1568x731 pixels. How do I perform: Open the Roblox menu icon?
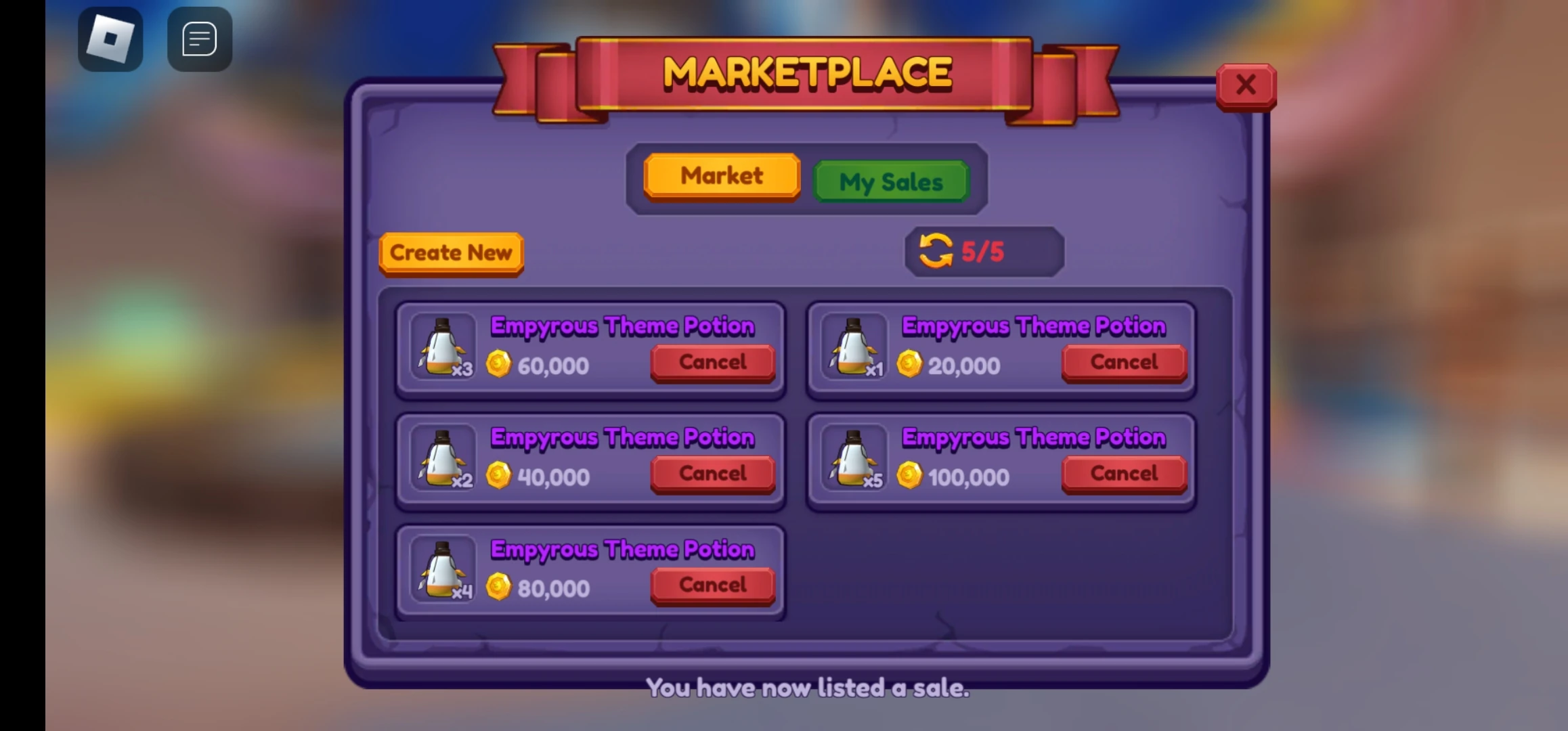click(110, 37)
